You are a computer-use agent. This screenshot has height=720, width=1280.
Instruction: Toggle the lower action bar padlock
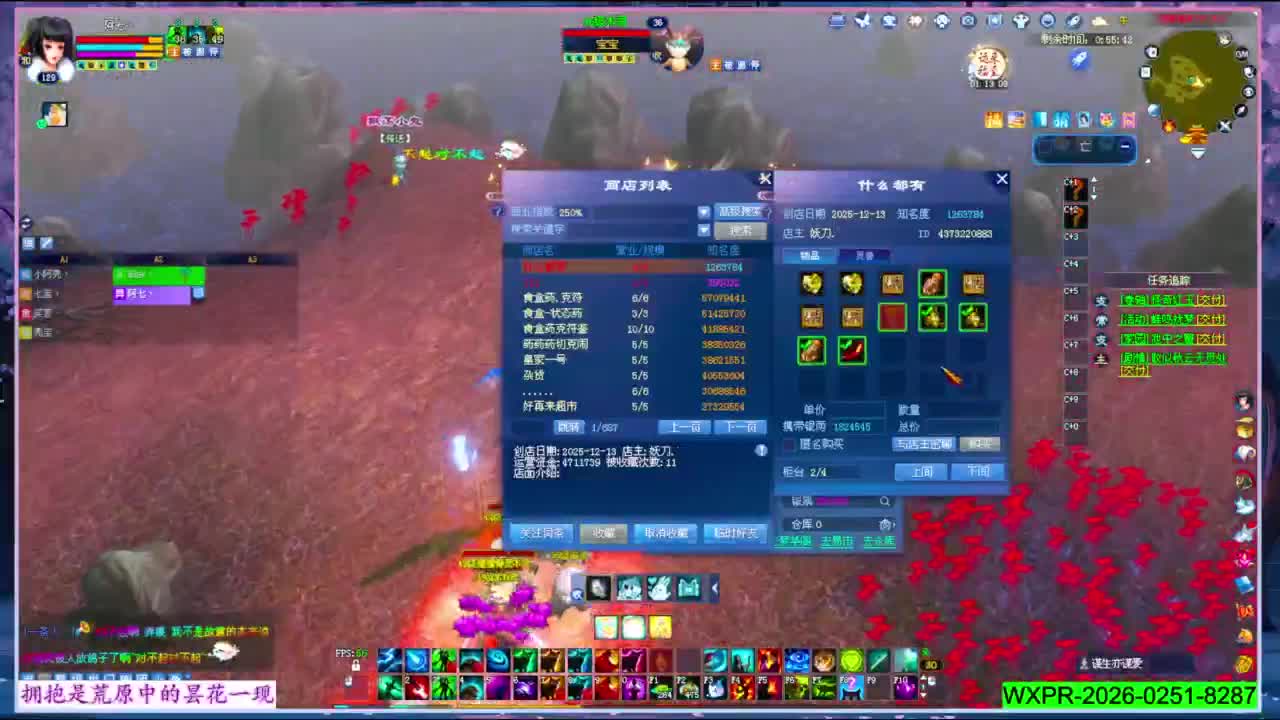coord(347,680)
